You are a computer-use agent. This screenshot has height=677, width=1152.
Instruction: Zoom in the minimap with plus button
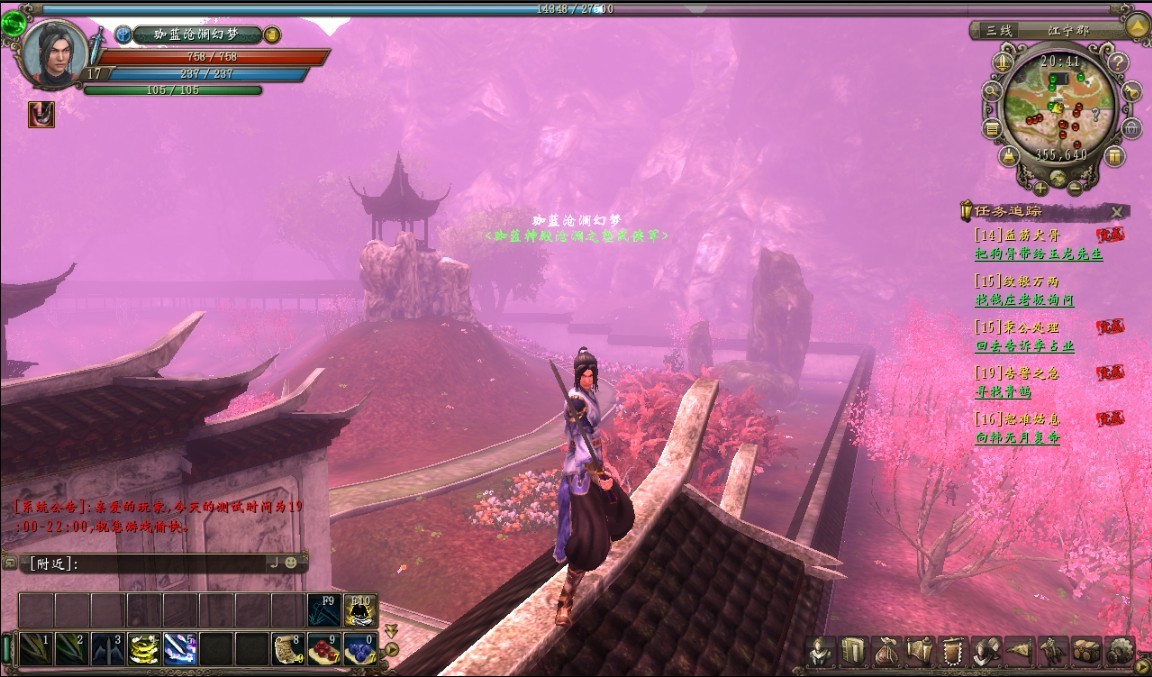tap(1041, 188)
